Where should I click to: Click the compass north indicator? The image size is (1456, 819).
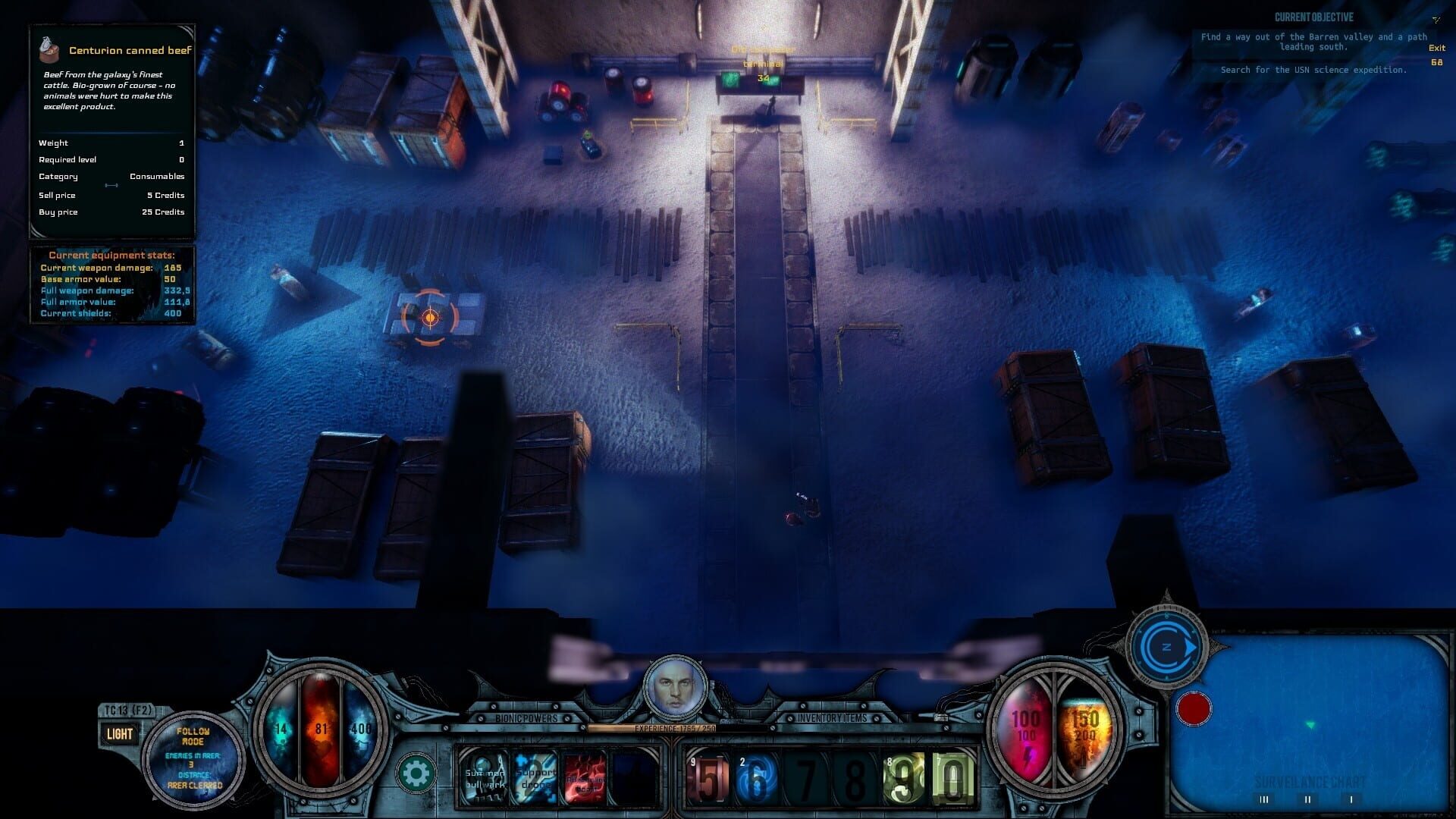click(1166, 648)
